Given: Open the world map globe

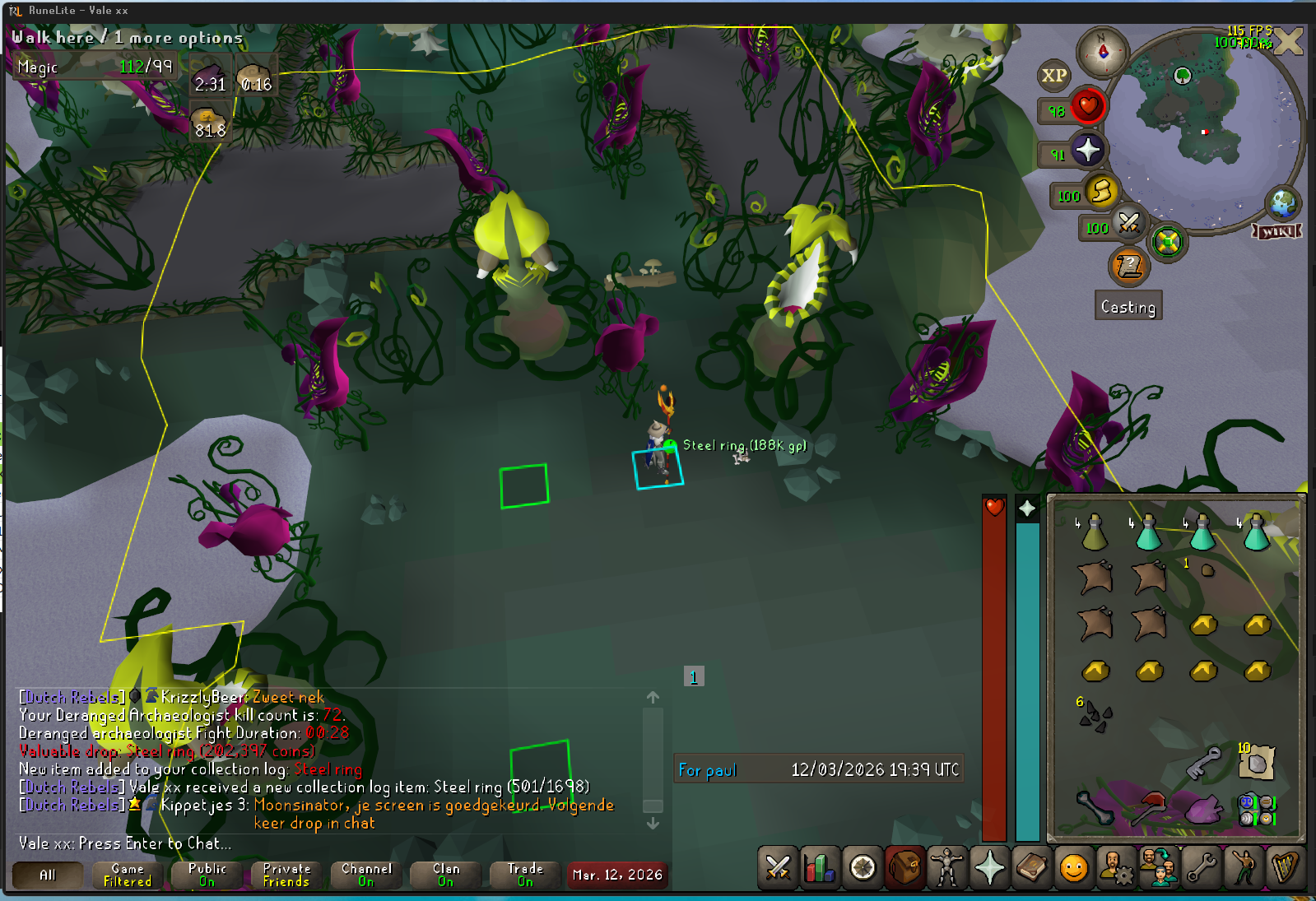Looking at the screenshot, I should (1282, 202).
